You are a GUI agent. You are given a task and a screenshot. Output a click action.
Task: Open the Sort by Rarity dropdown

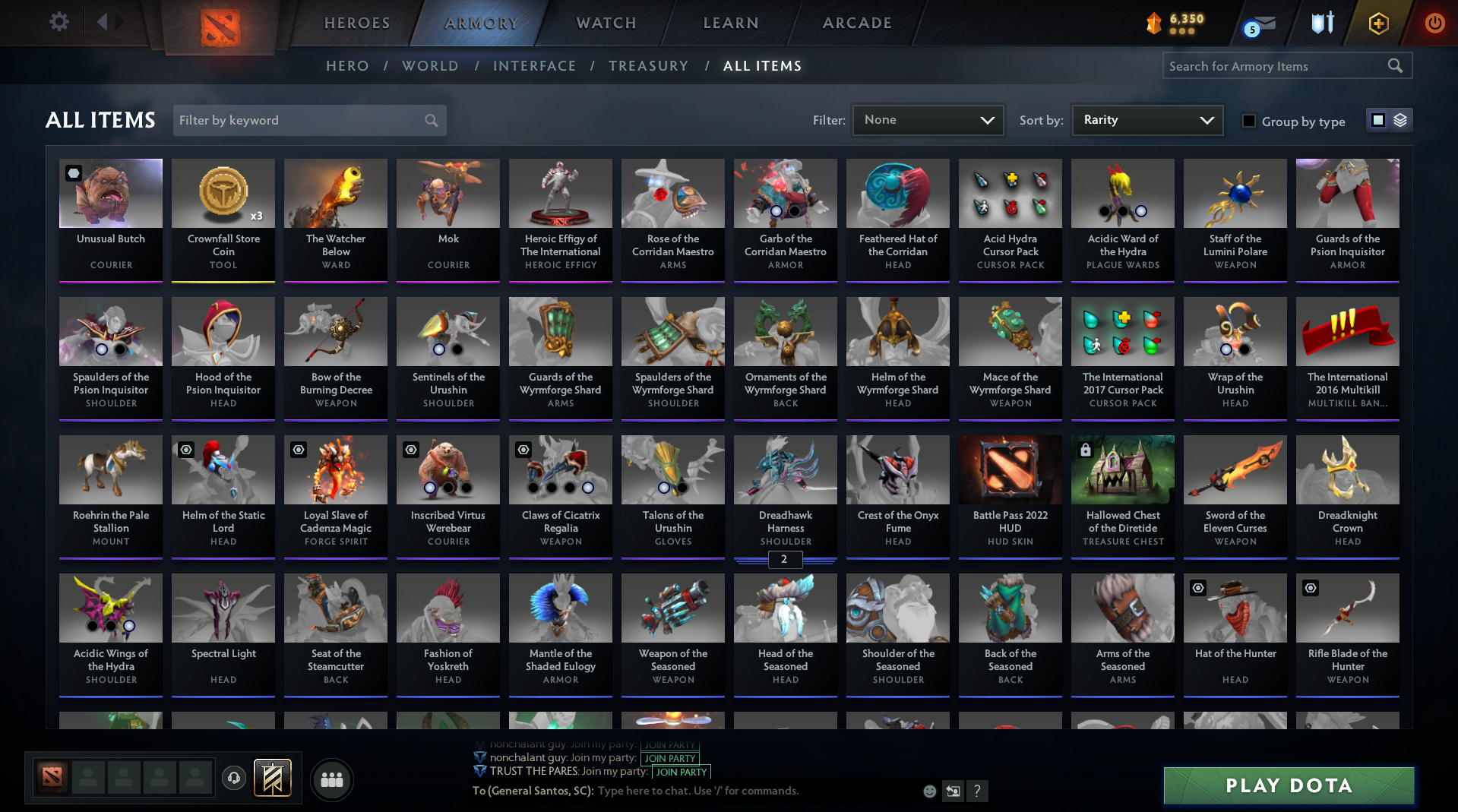[1146, 119]
